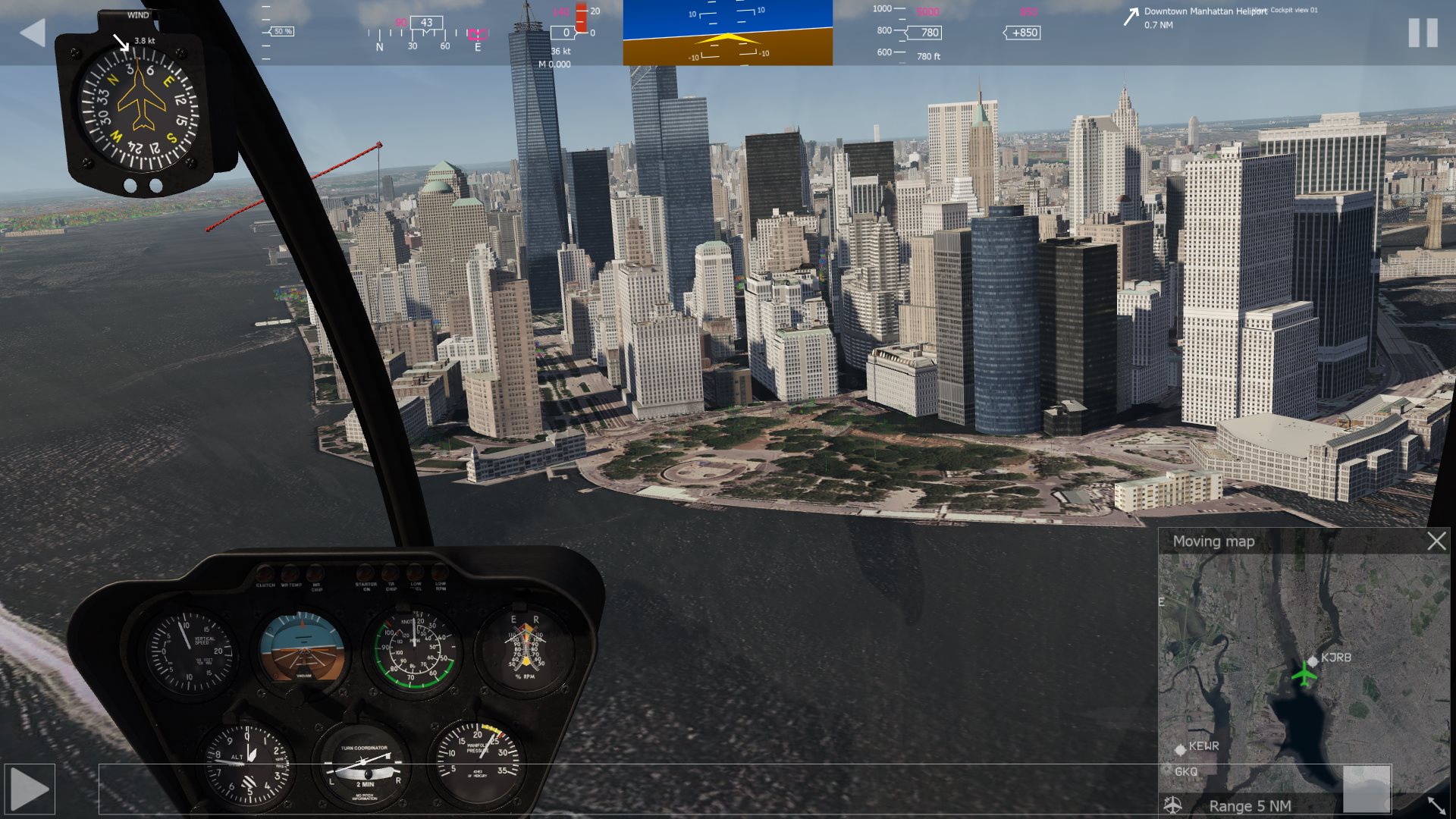Click the replay slider's white handle
The image size is (1456, 819).
[x=1367, y=789]
